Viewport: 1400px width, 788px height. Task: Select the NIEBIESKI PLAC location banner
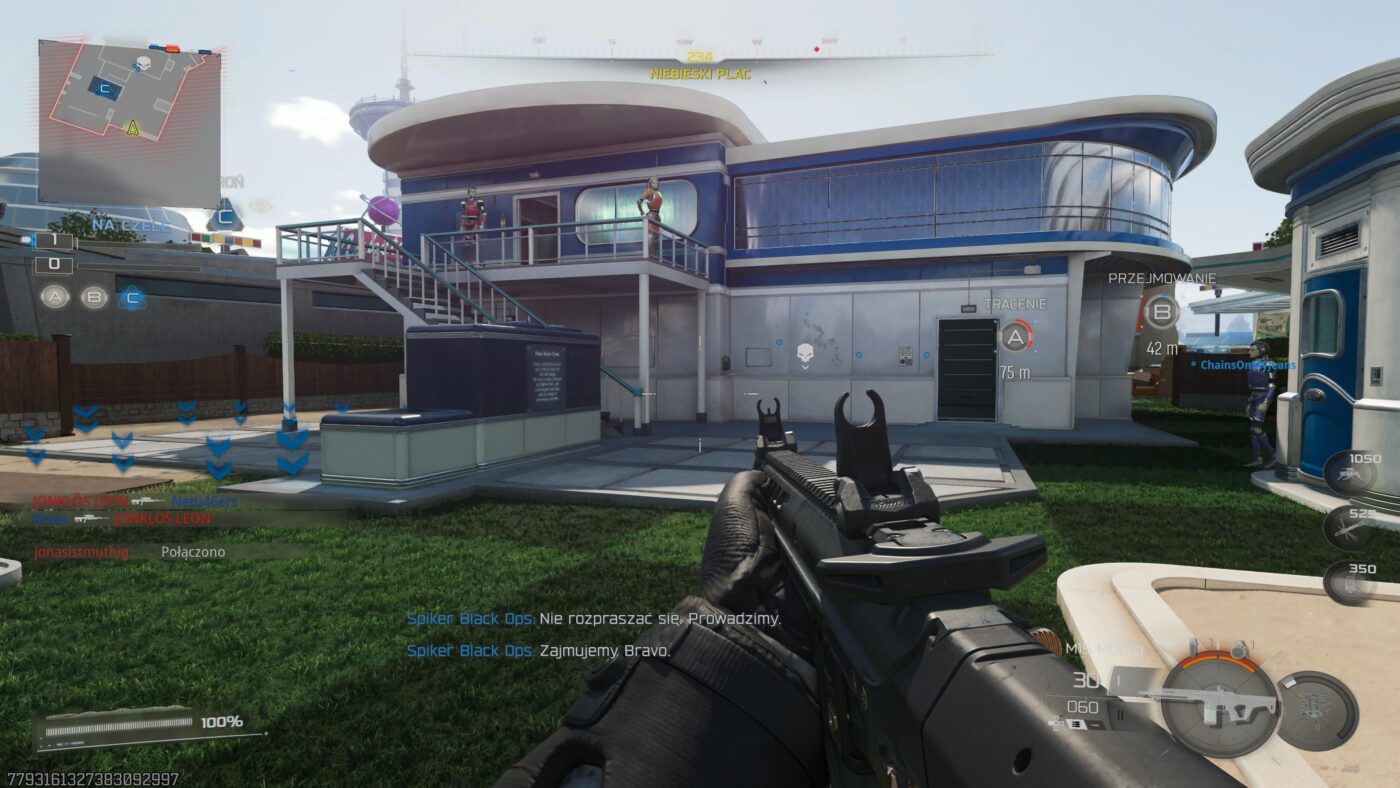(x=700, y=71)
